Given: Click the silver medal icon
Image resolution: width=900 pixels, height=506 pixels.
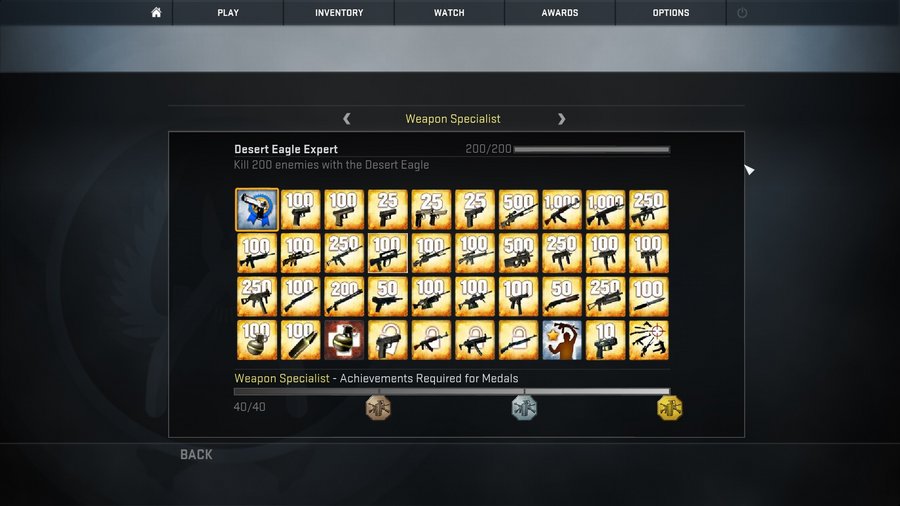Looking at the screenshot, I should [x=524, y=407].
